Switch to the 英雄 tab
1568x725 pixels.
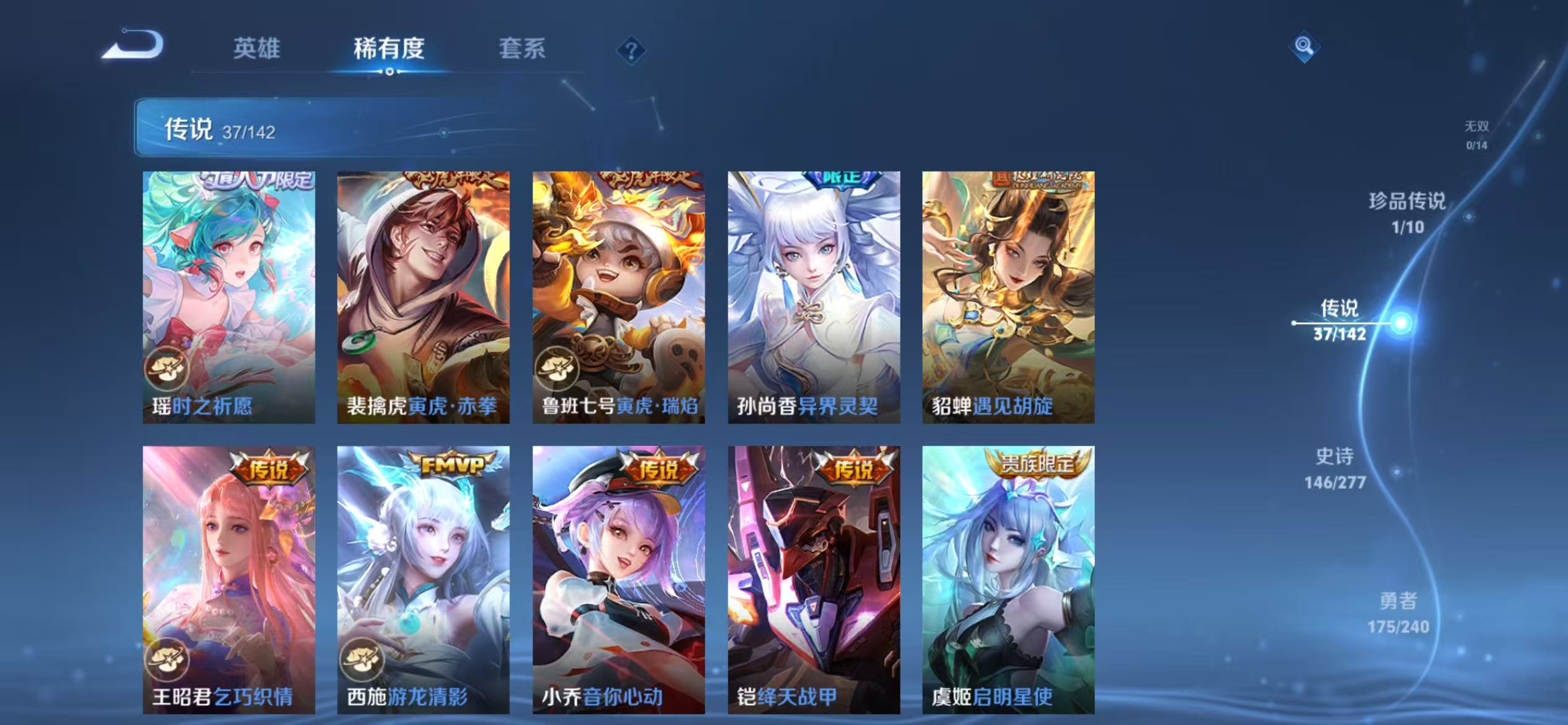click(x=258, y=49)
